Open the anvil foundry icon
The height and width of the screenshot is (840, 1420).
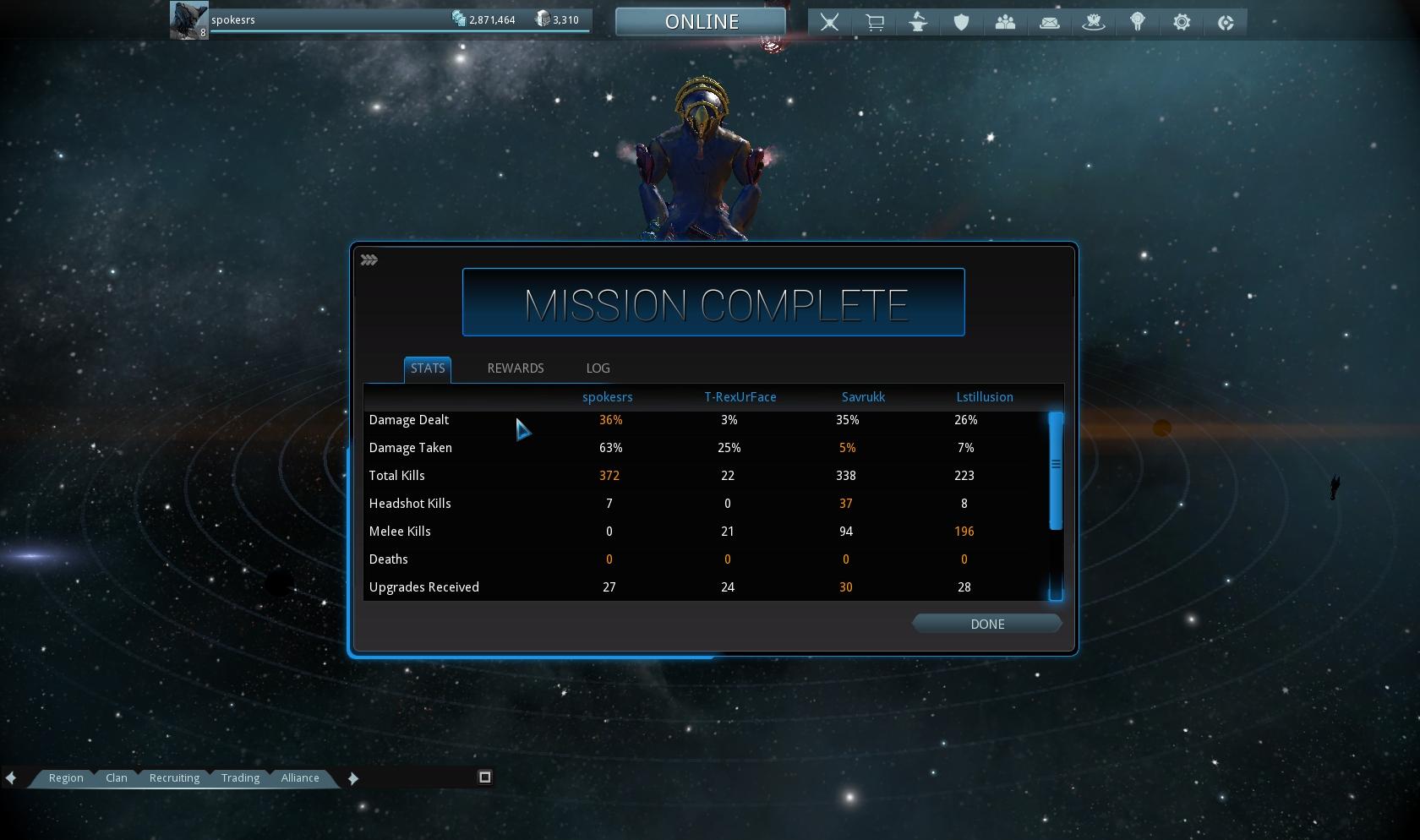918,23
